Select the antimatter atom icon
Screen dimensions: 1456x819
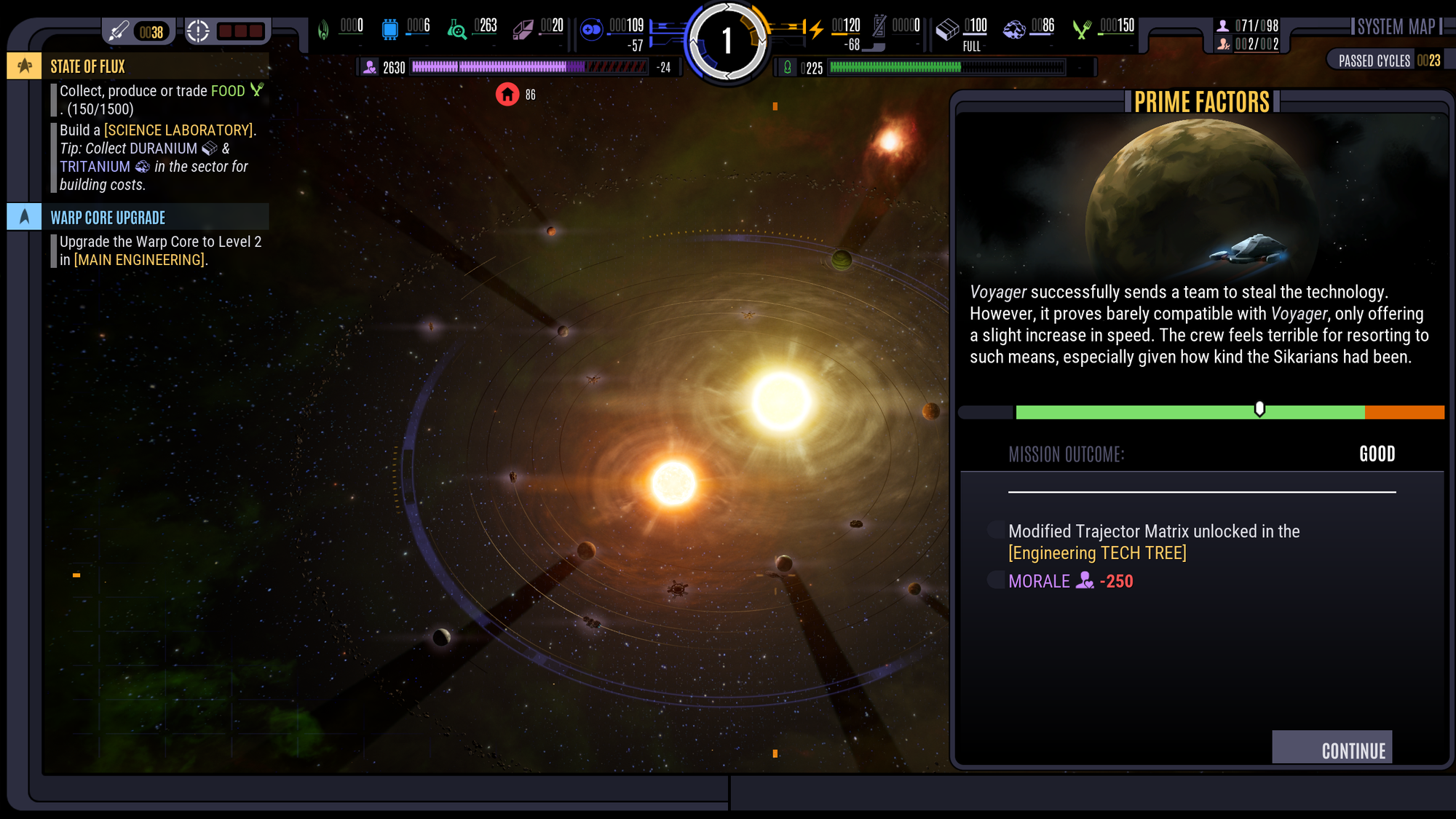coord(592,29)
